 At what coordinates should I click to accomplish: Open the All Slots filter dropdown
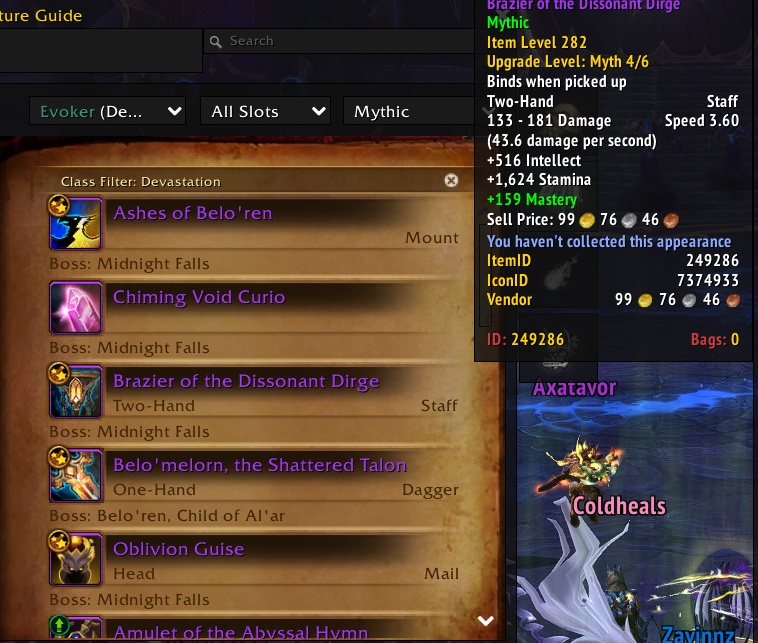pyautogui.click(x=265, y=112)
